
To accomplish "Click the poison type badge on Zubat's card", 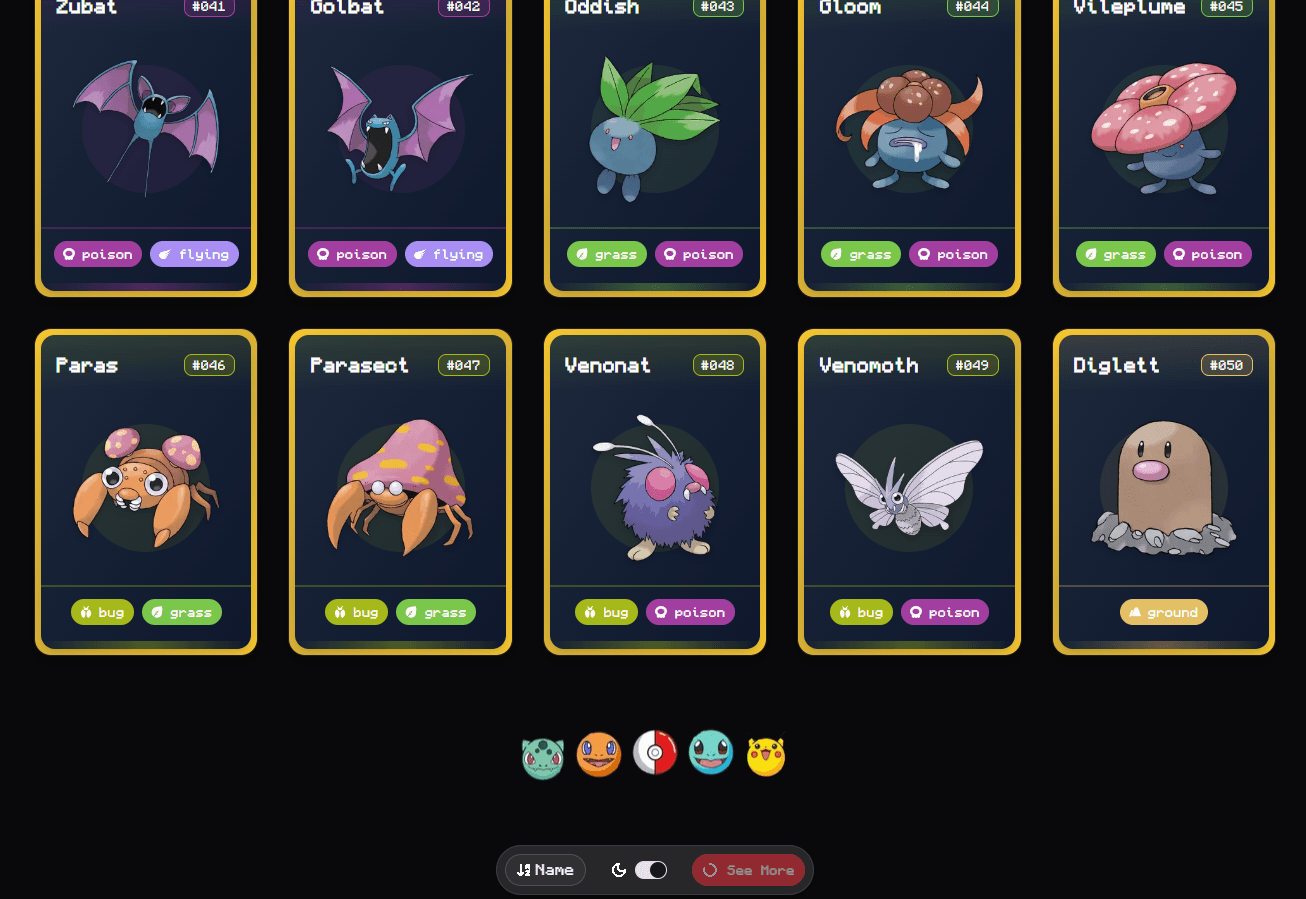I will (x=97, y=254).
